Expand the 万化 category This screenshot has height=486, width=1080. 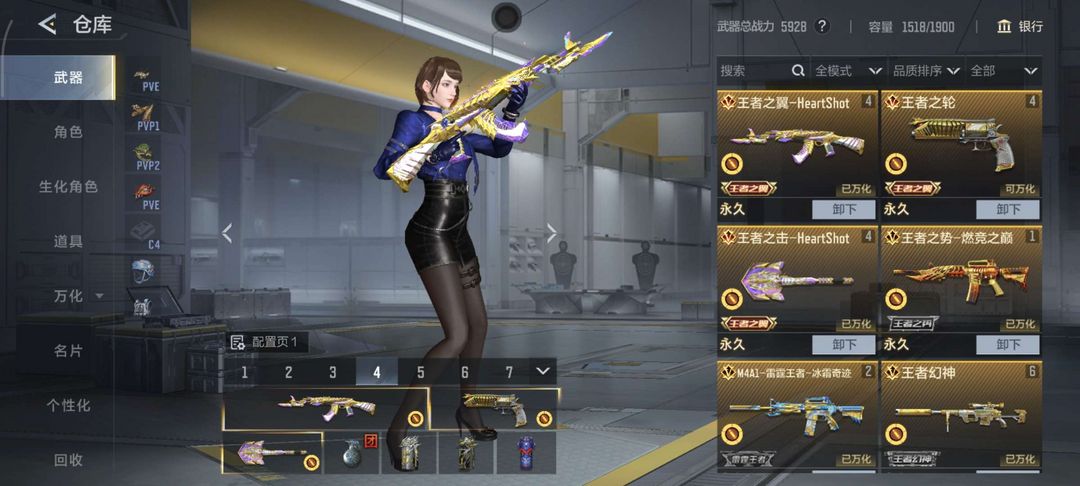click(x=78, y=296)
